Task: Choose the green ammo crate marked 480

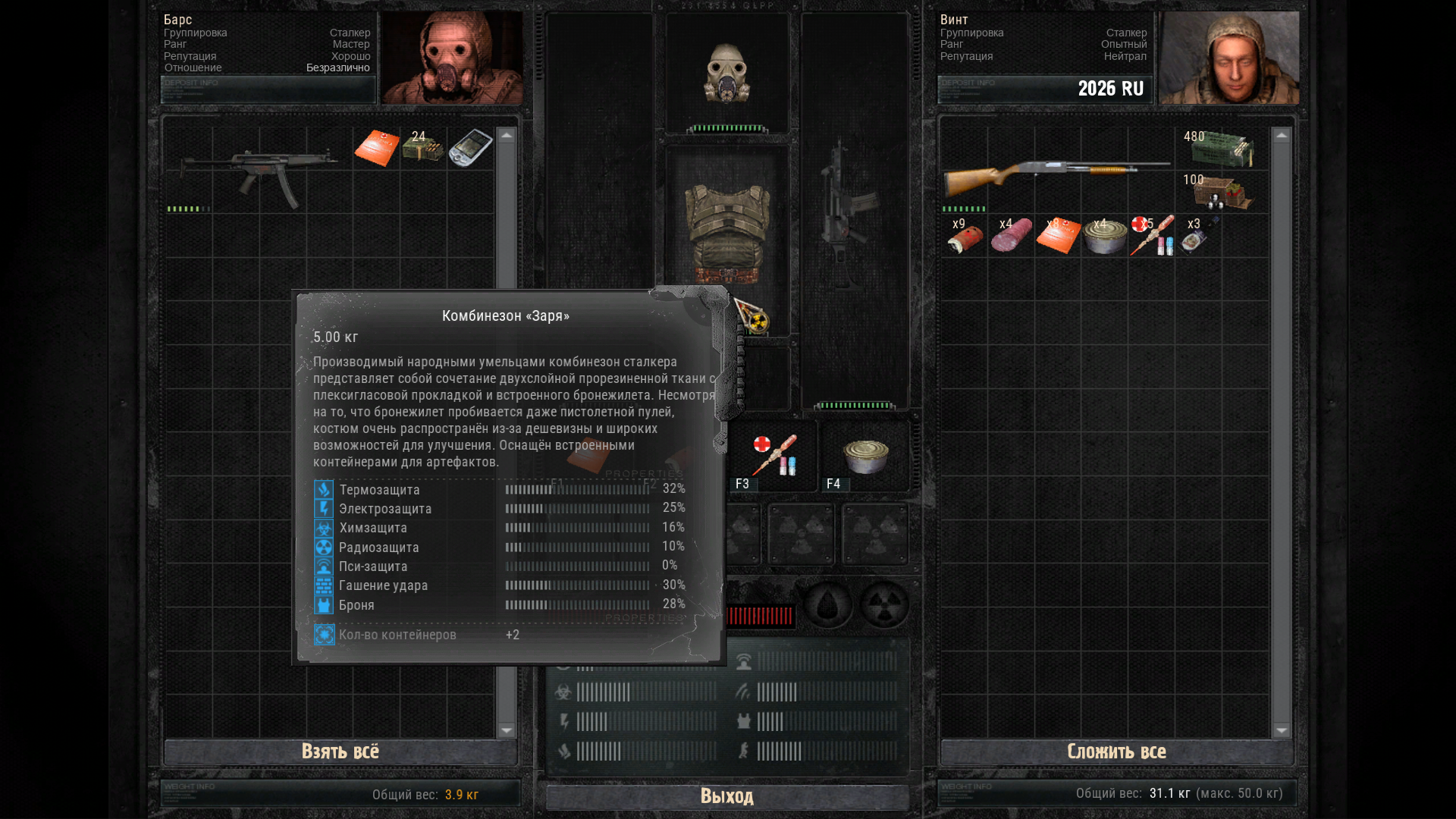Action: [1221, 148]
